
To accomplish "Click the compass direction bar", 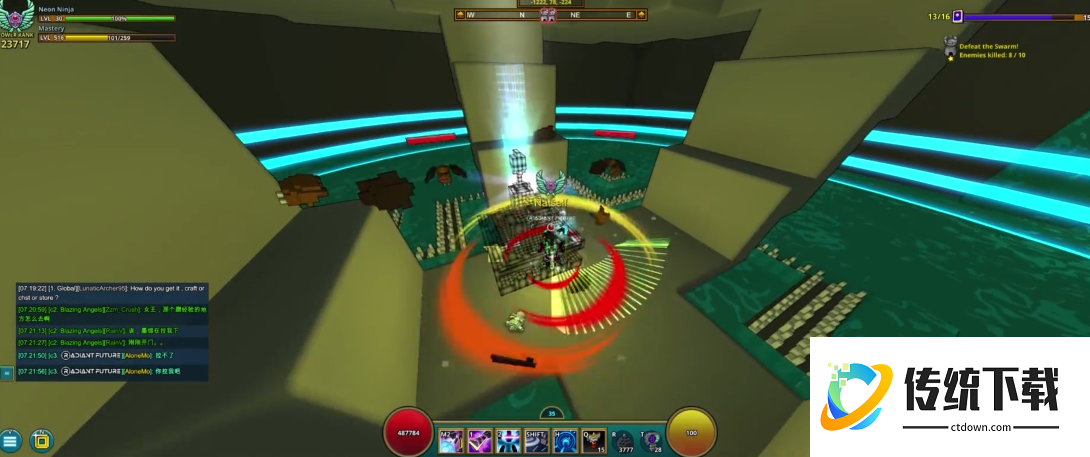I will 546,15.
